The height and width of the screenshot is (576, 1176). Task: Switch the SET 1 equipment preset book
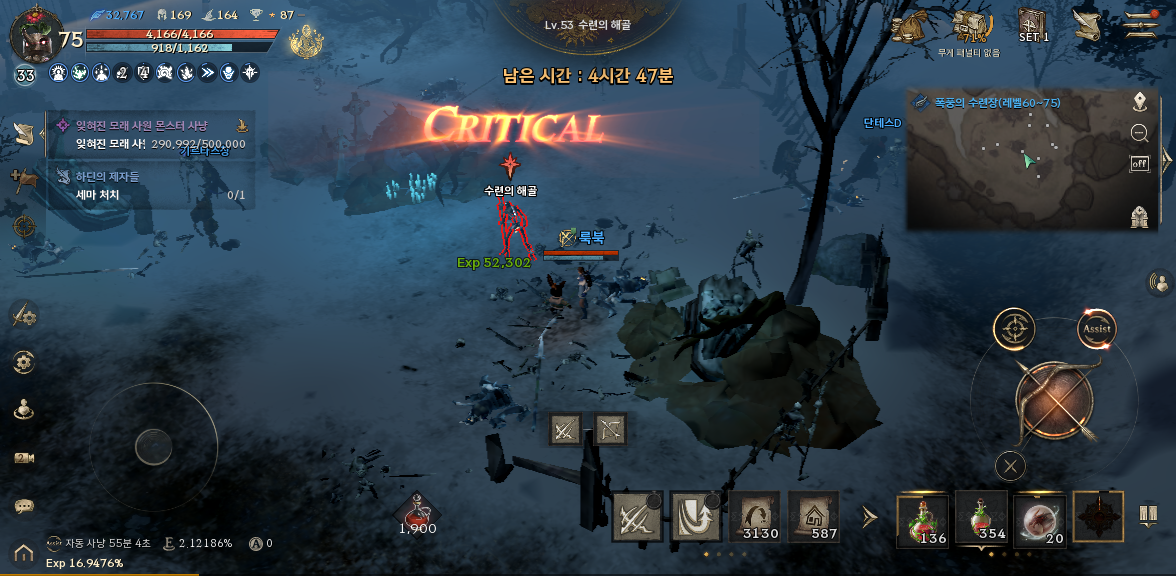pyautogui.click(x=1033, y=24)
